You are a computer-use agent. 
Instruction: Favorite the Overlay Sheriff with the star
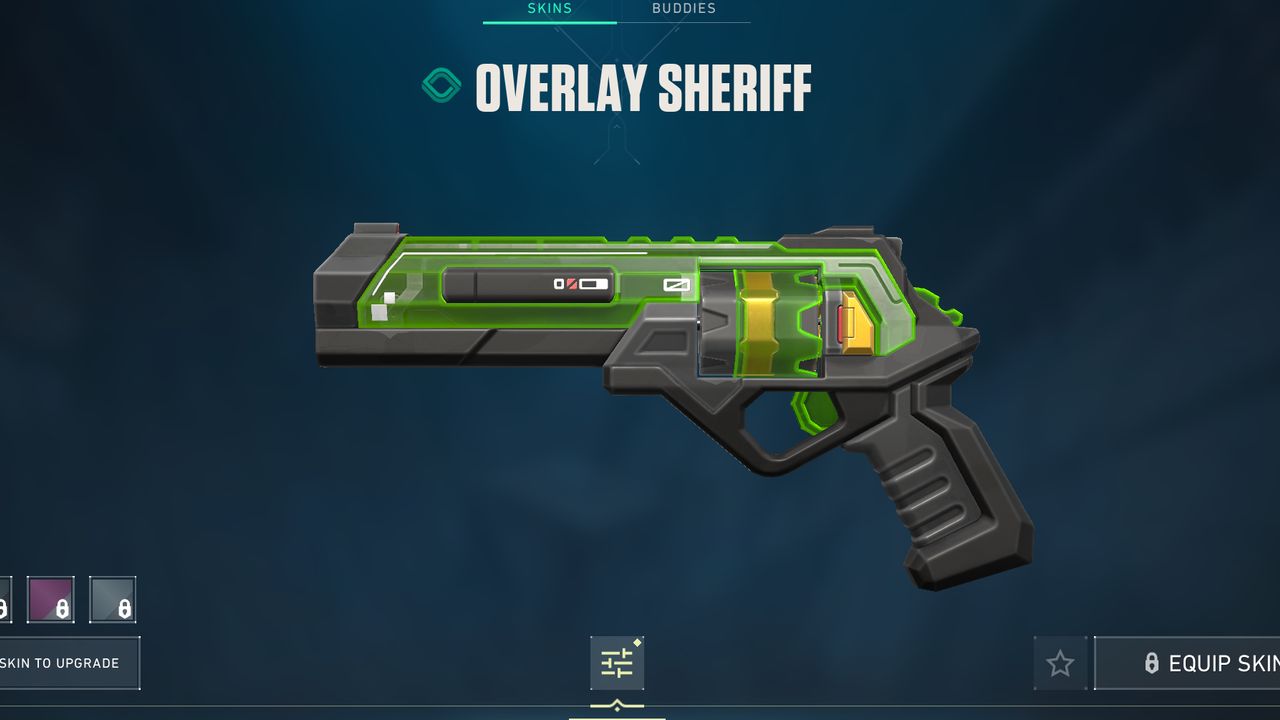coord(1059,663)
